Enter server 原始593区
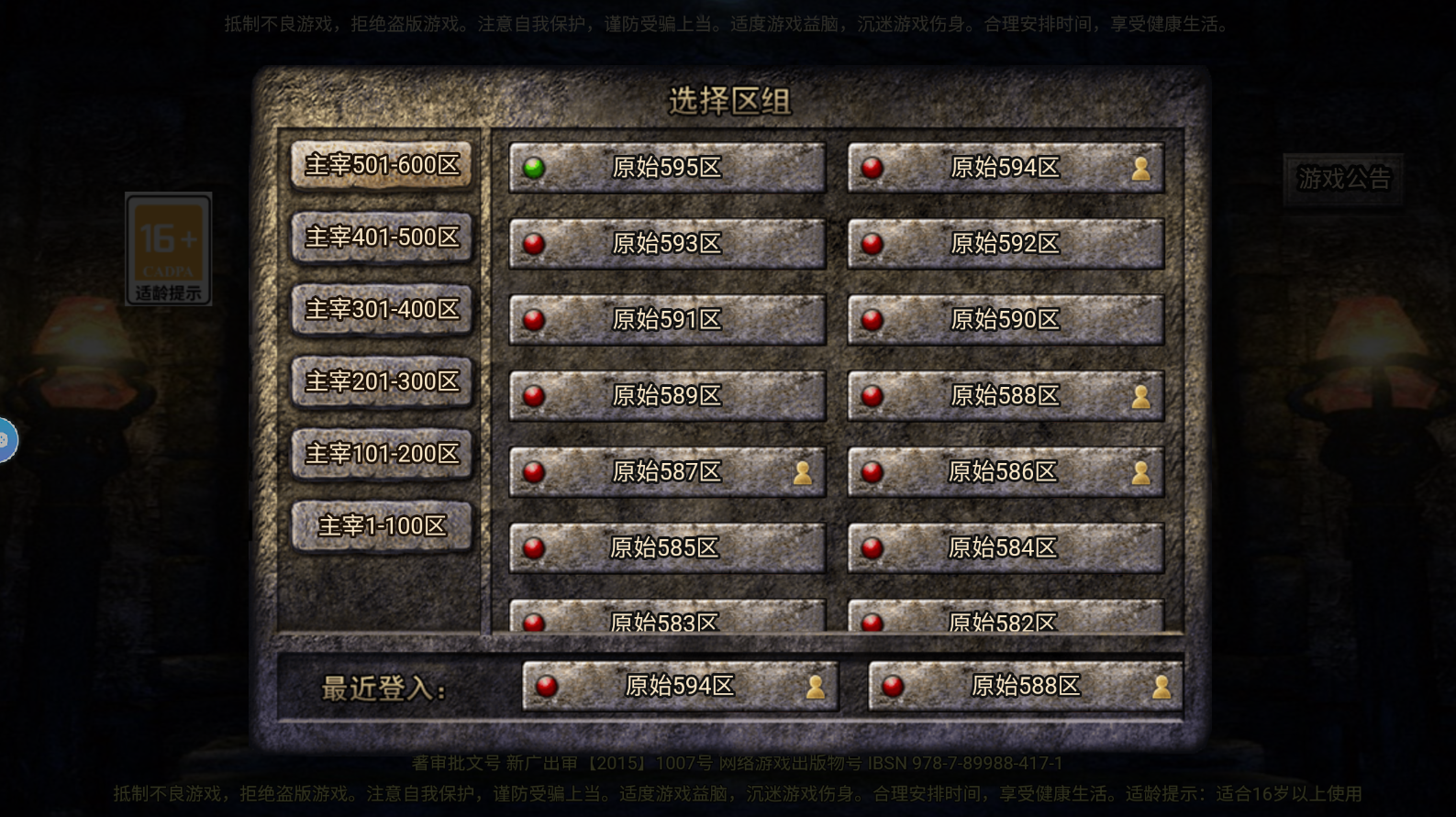The width and height of the screenshot is (1456, 817). 667,244
